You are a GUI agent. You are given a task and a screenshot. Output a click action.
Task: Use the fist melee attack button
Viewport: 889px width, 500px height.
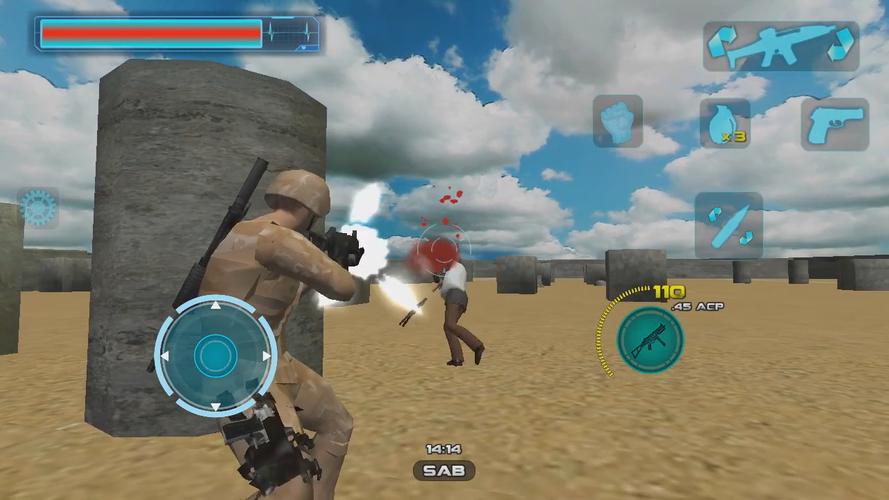click(617, 121)
